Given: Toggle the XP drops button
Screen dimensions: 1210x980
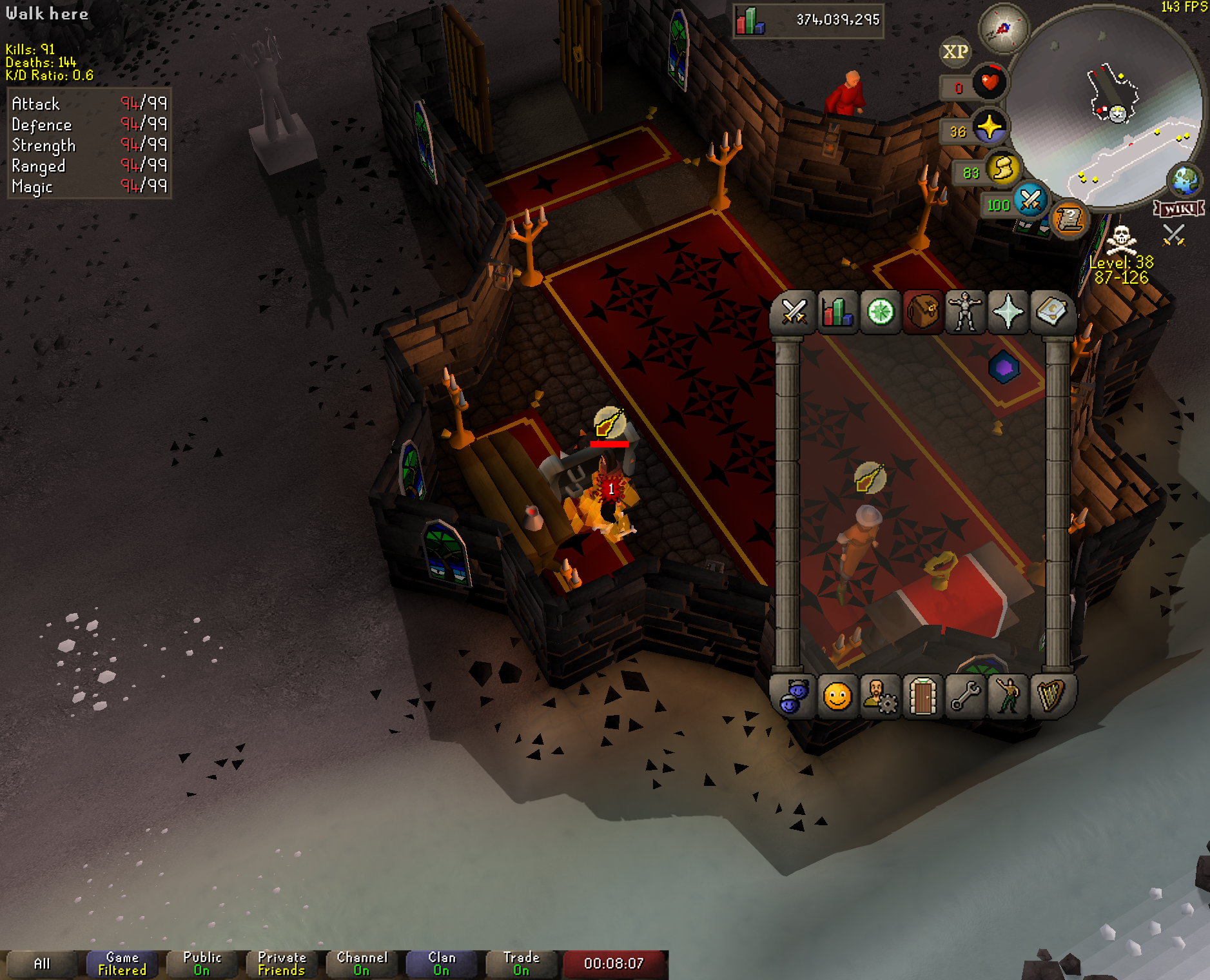Looking at the screenshot, I should click(955, 52).
